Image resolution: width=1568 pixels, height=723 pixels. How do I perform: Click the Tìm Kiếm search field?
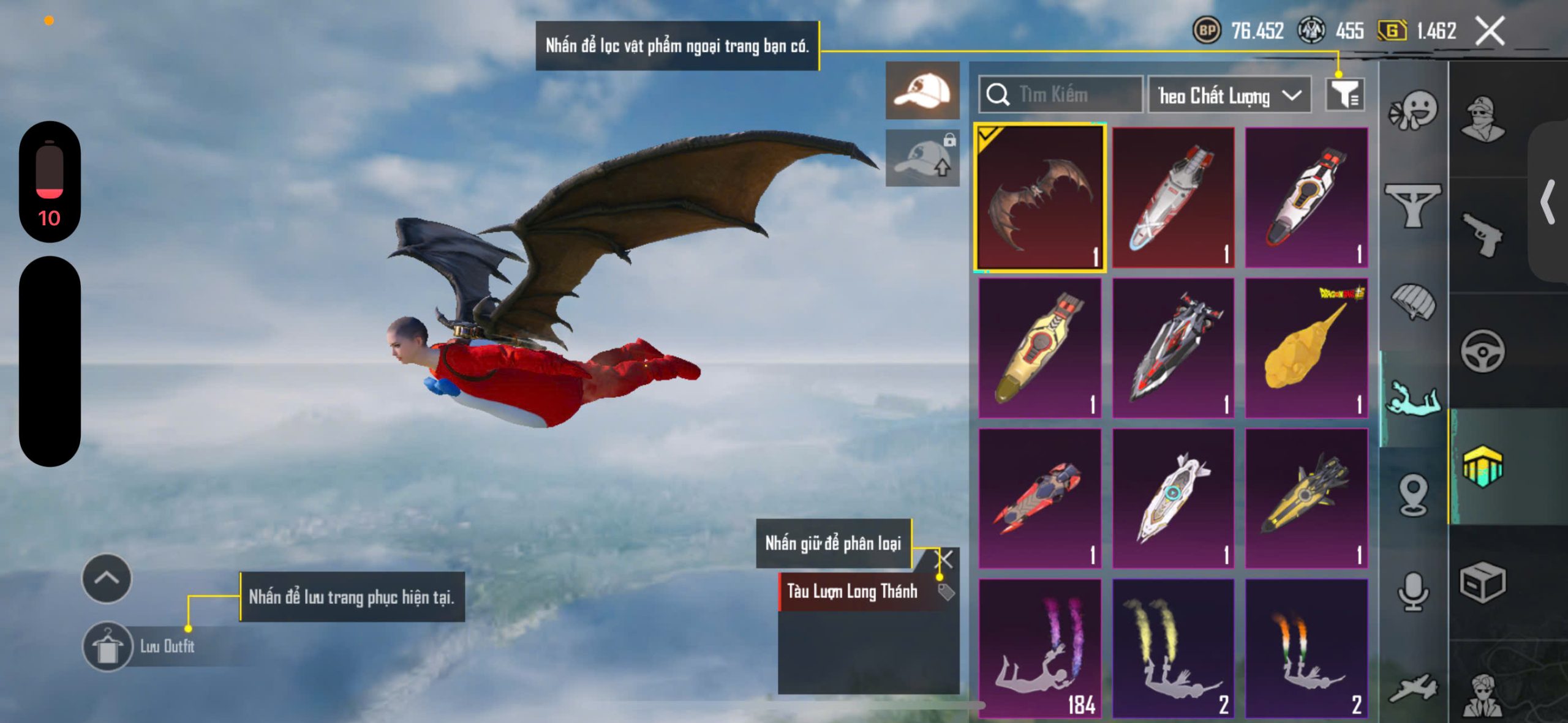pyautogui.click(x=1061, y=95)
